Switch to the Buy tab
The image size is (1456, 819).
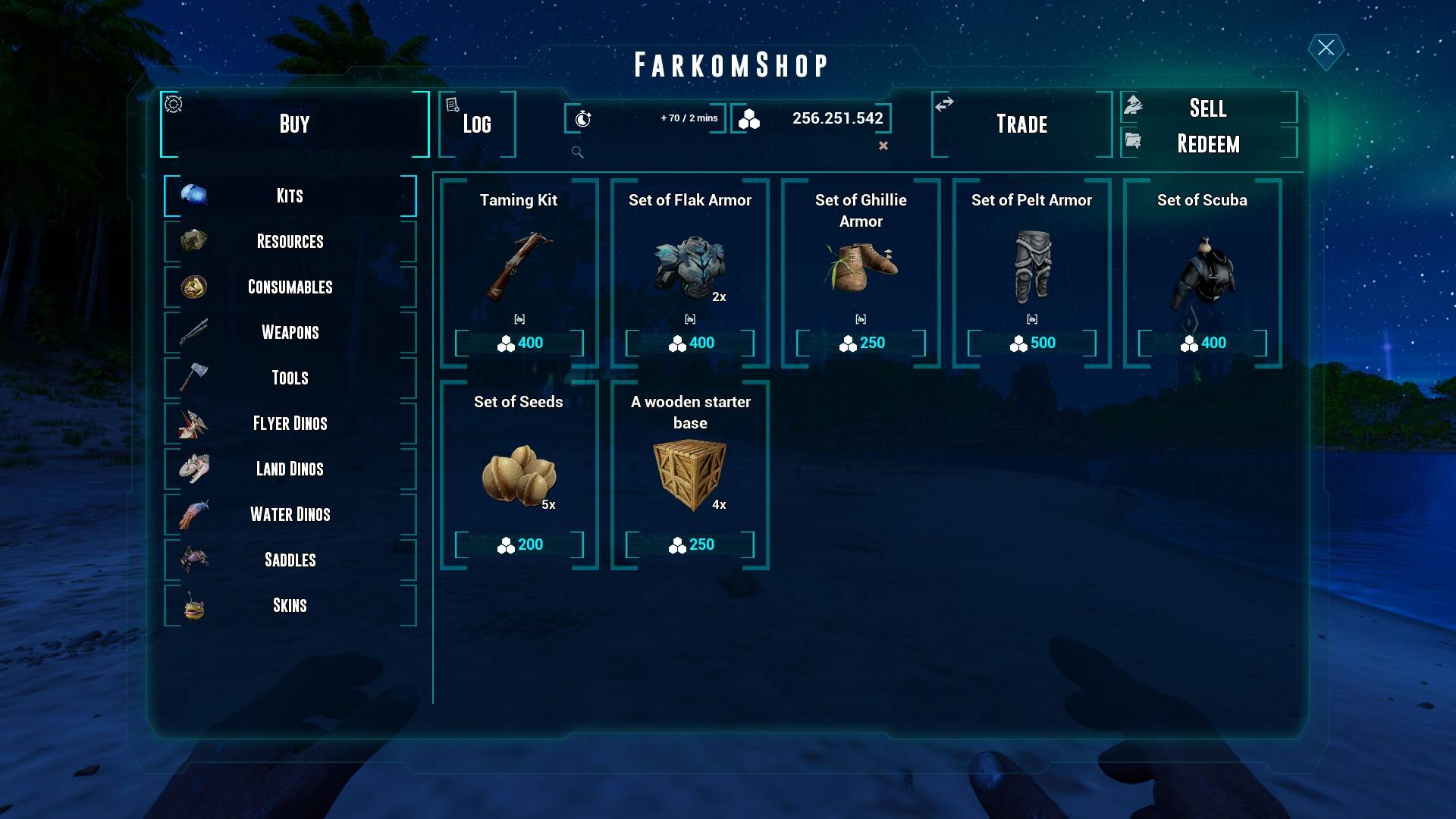(294, 124)
